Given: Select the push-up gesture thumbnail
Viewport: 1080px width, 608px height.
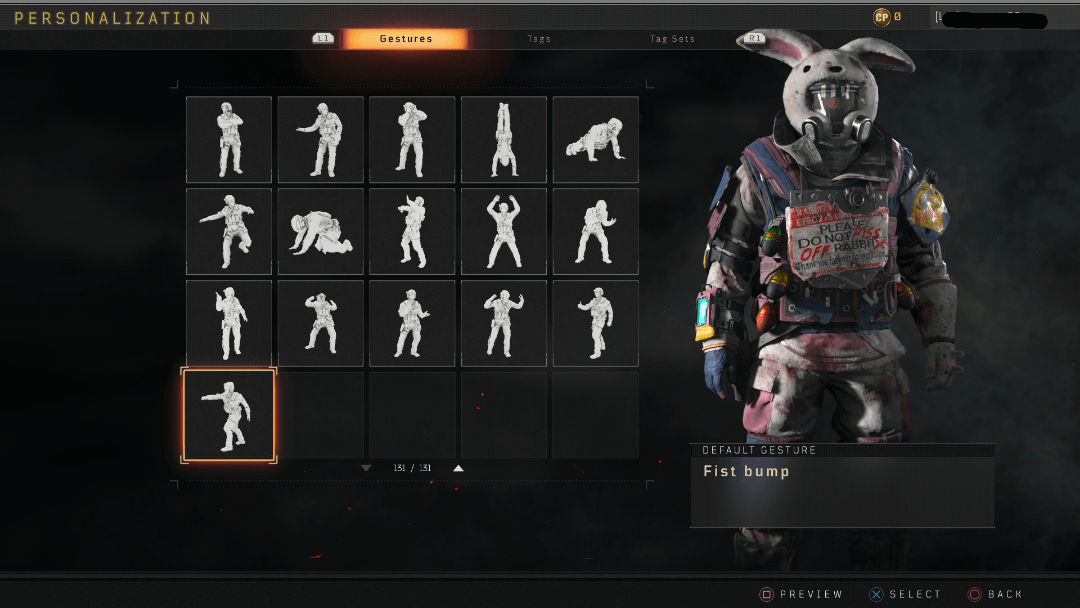Looking at the screenshot, I should pos(596,140).
